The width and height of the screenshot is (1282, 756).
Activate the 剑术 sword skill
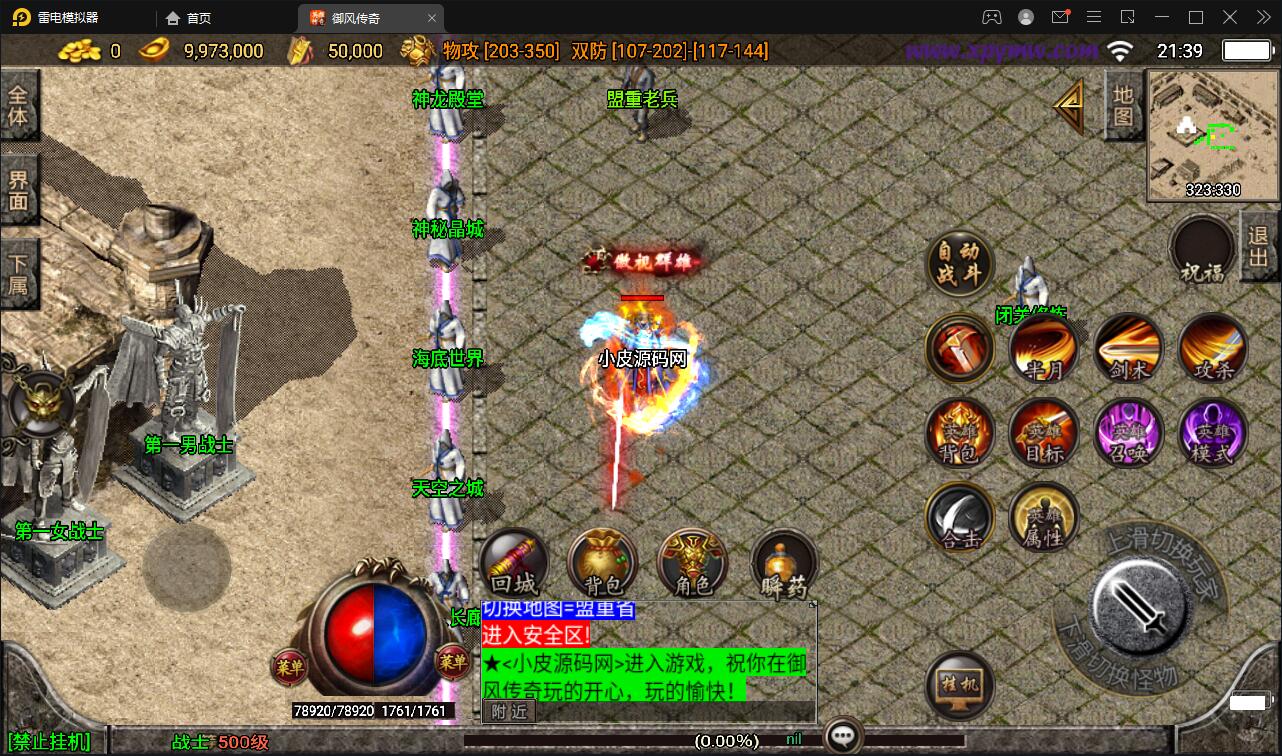tap(1128, 349)
